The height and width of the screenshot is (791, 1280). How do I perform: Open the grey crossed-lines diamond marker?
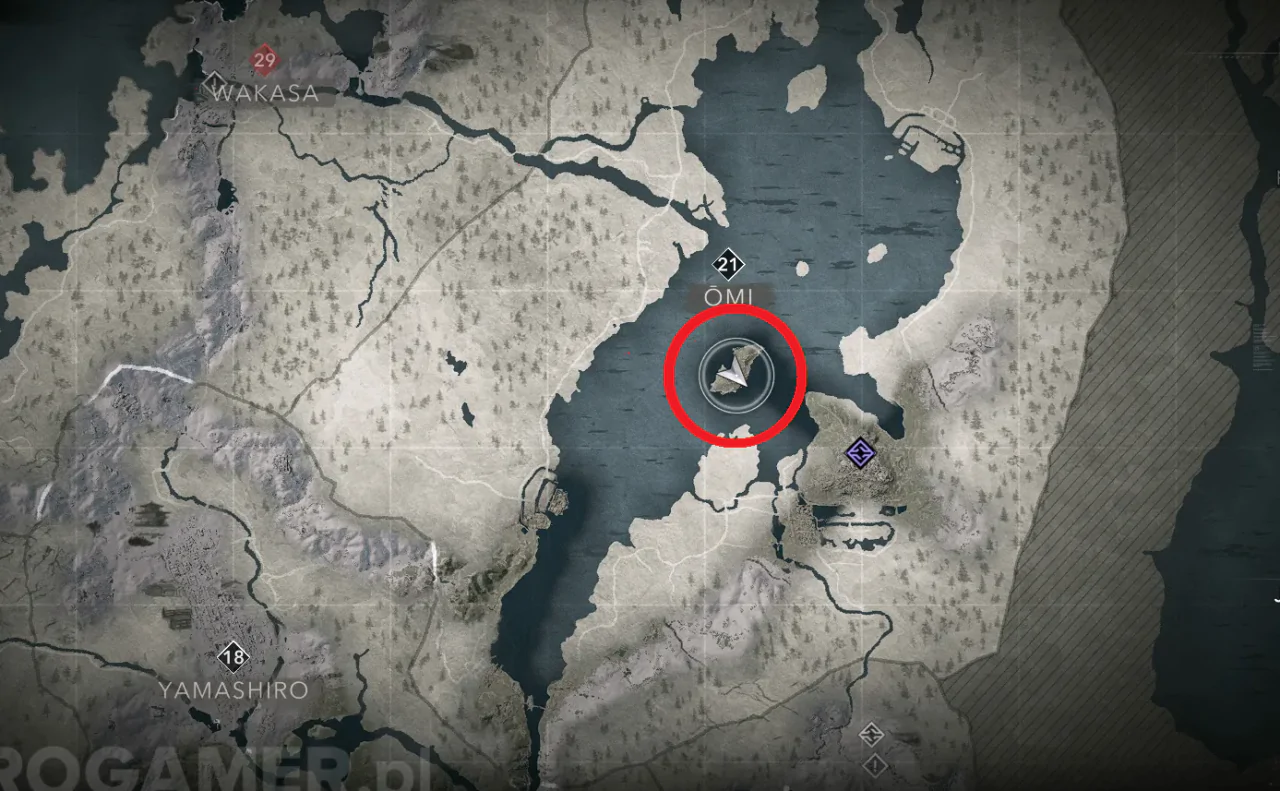pos(871,734)
